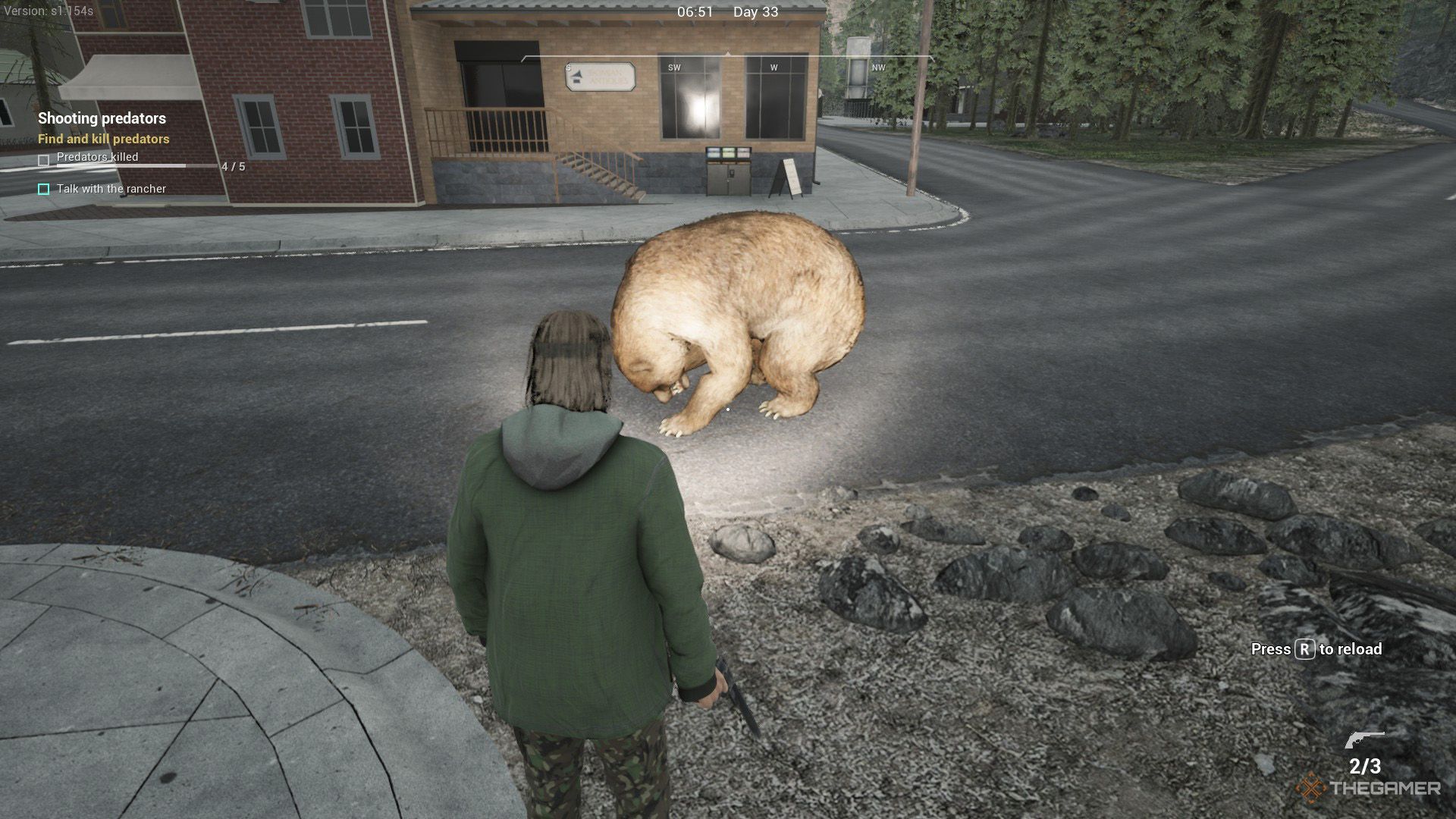Click the Find and kill predators objective text

click(104, 140)
